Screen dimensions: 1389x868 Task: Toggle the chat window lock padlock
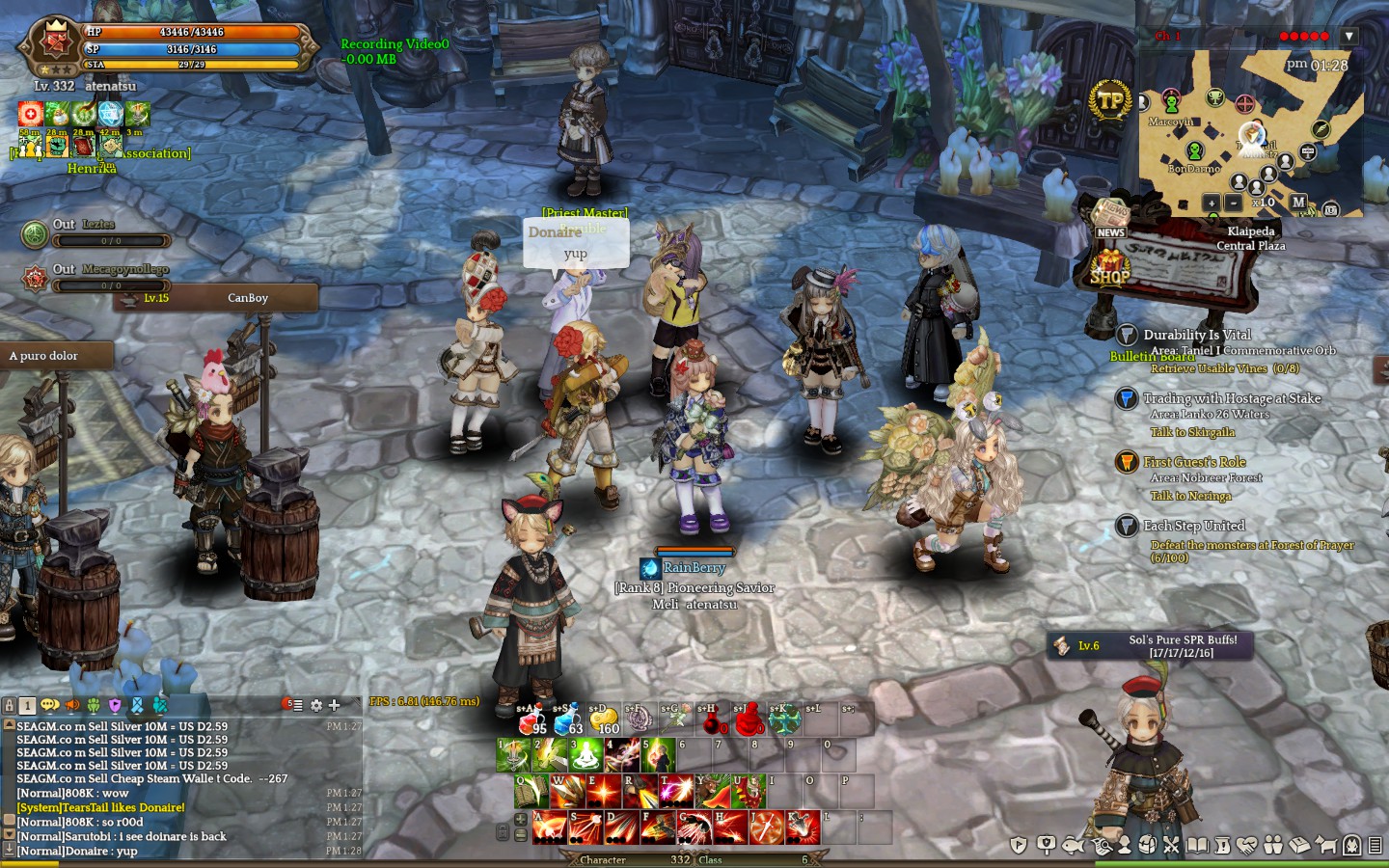coord(10,705)
